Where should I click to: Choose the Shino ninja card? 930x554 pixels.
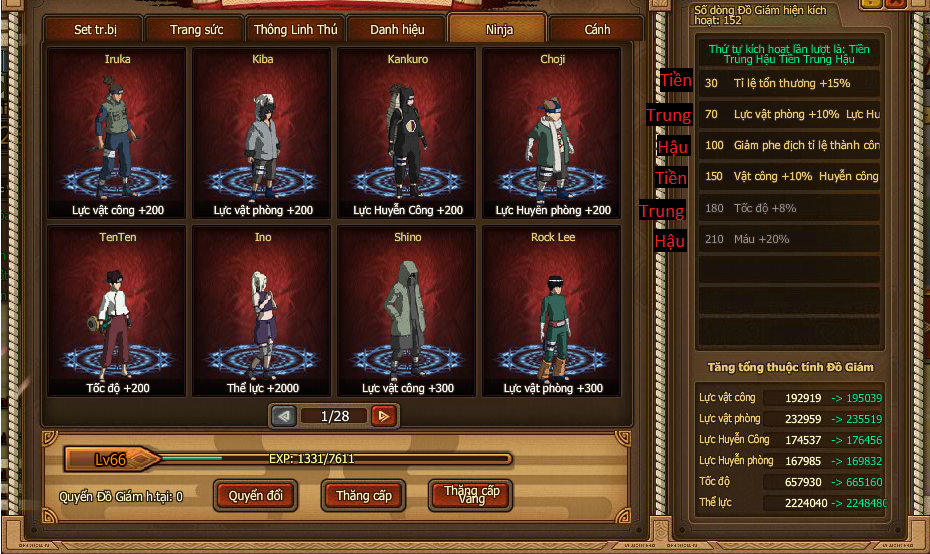[x=407, y=311]
